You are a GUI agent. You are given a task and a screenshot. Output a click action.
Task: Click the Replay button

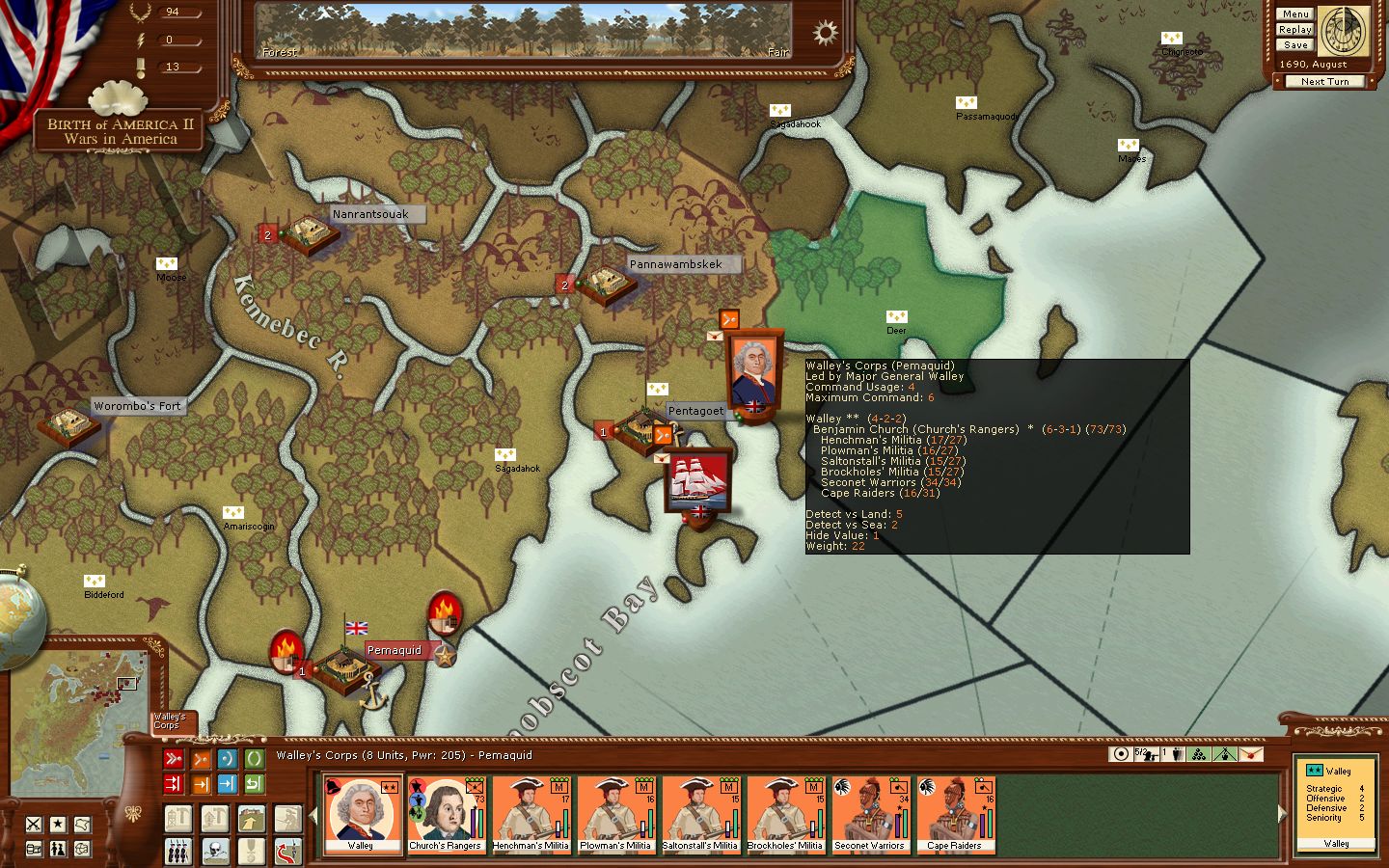pyautogui.click(x=1294, y=29)
